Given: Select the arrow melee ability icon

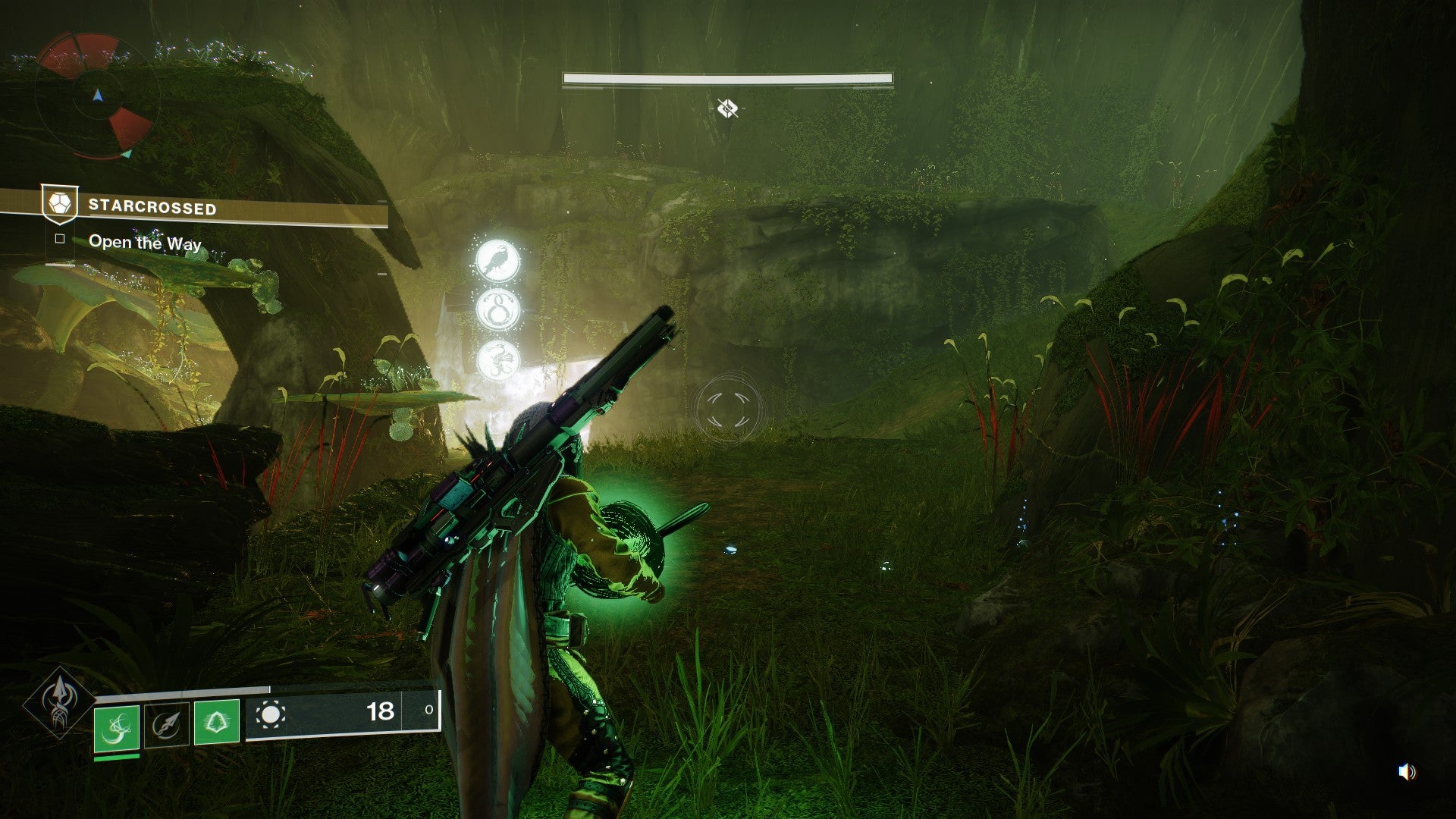Looking at the screenshot, I should (166, 725).
